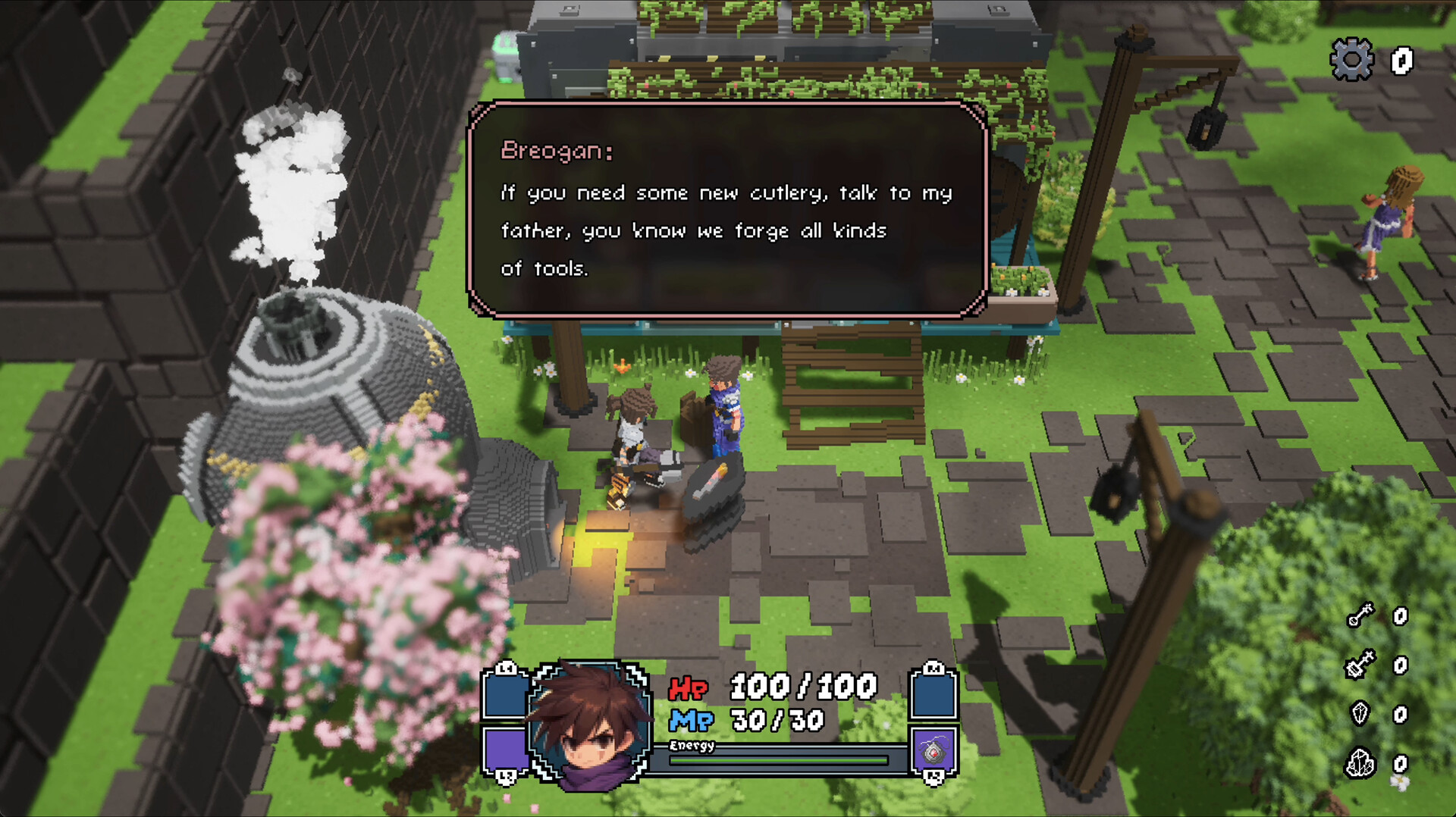This screenshot has width=1456, height=817.
Task: Open the settings gear icon
Action: tap(1353, 57)
